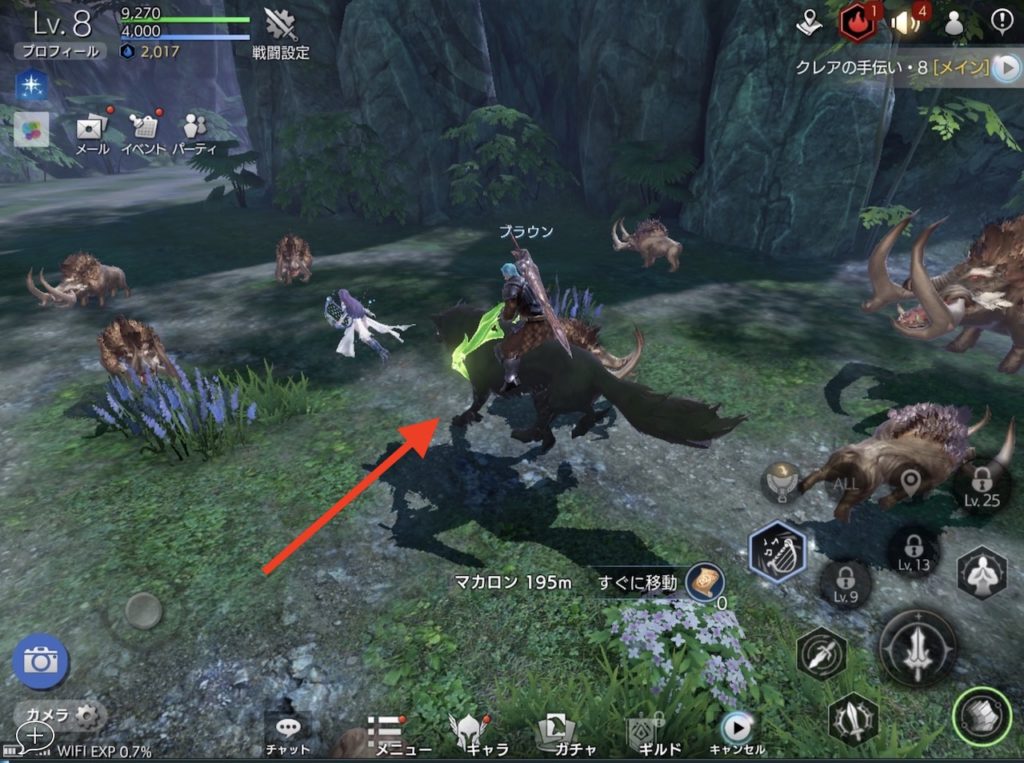Open the map marker icon
The width and height of the screenshot is (1024, 763).
[x=809, y=22]
